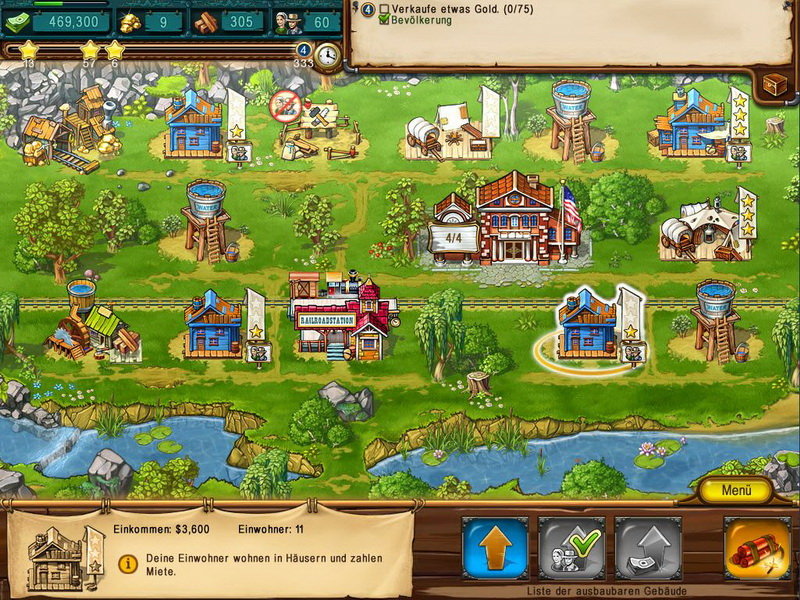Select the 'Verkaufe etwas Gold' objective entry

point(440,8)
